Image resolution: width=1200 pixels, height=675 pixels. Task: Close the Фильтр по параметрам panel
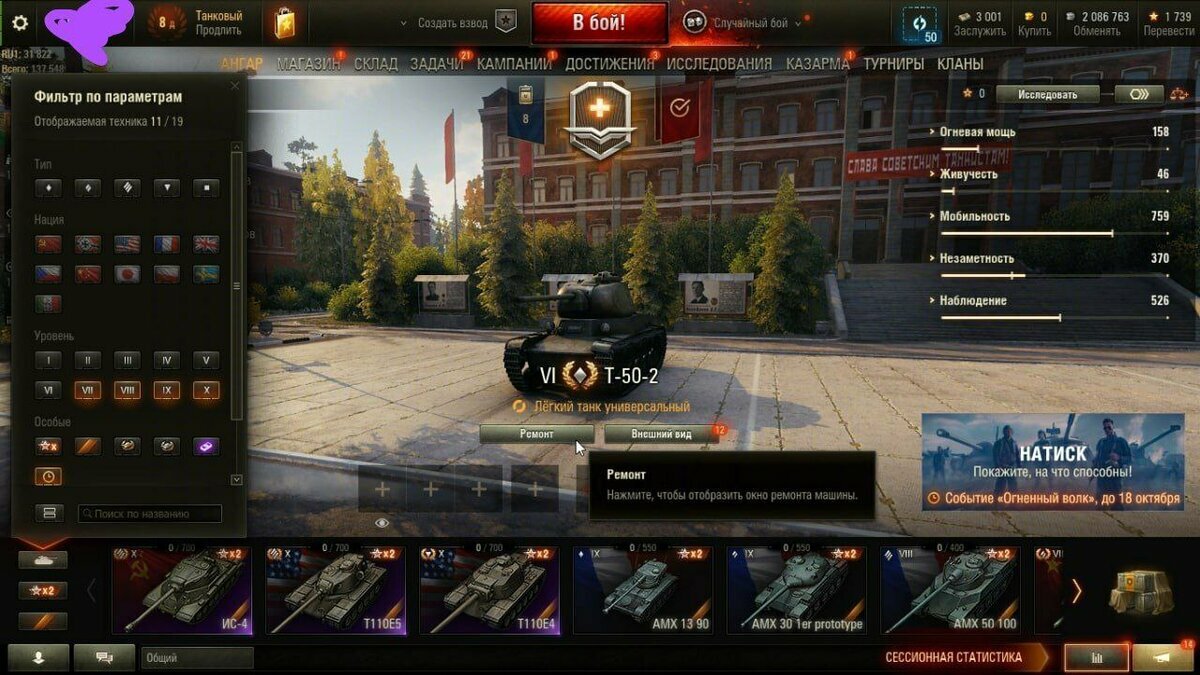[x=235, y=87]
